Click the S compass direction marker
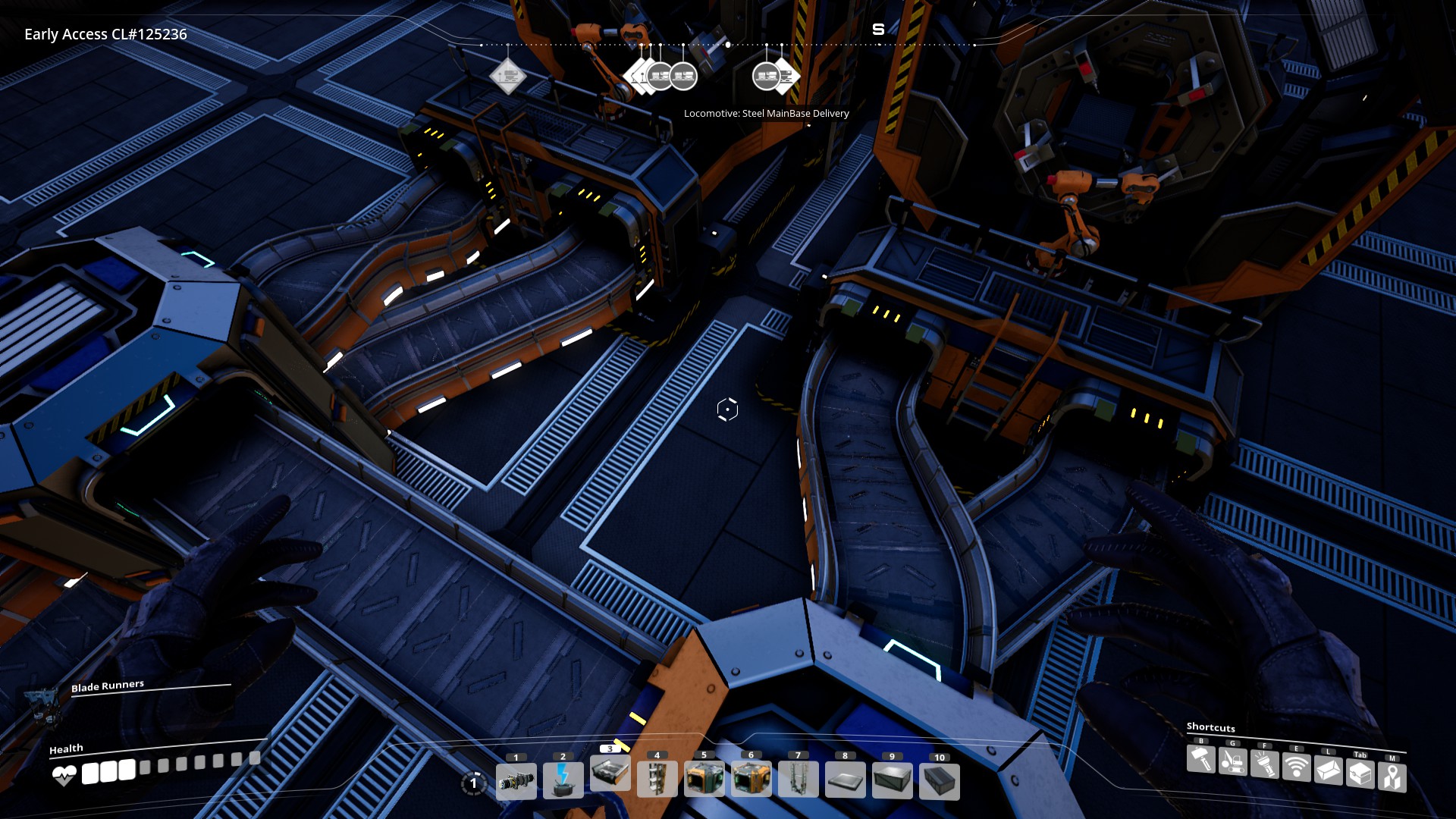The height and width of the screenshot is (819, 1456). 879,30
